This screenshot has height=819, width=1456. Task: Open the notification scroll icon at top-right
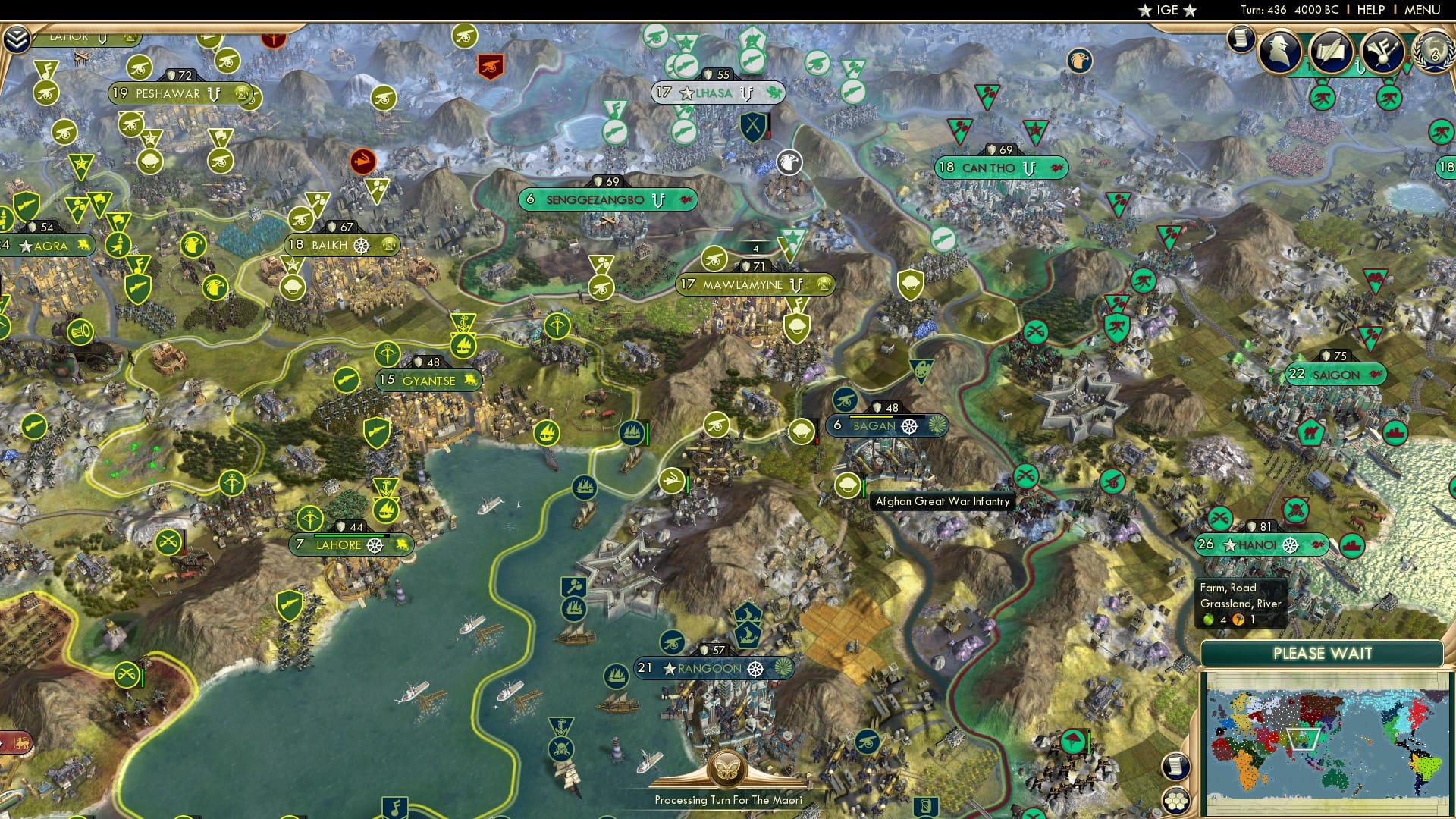1241,37
